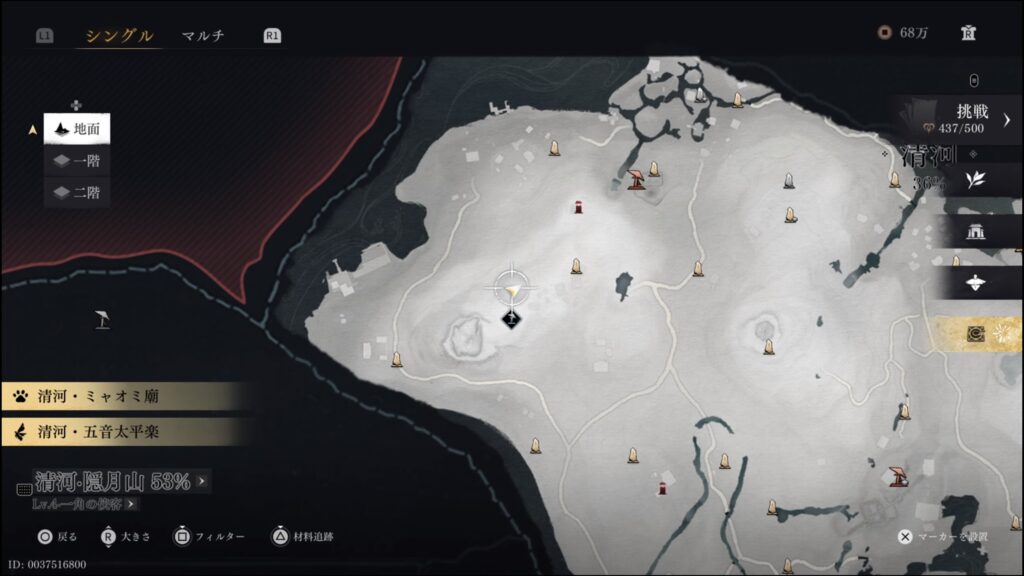Open the tower icon beside the currency
1024x576 pixels.
click(968, 33)
